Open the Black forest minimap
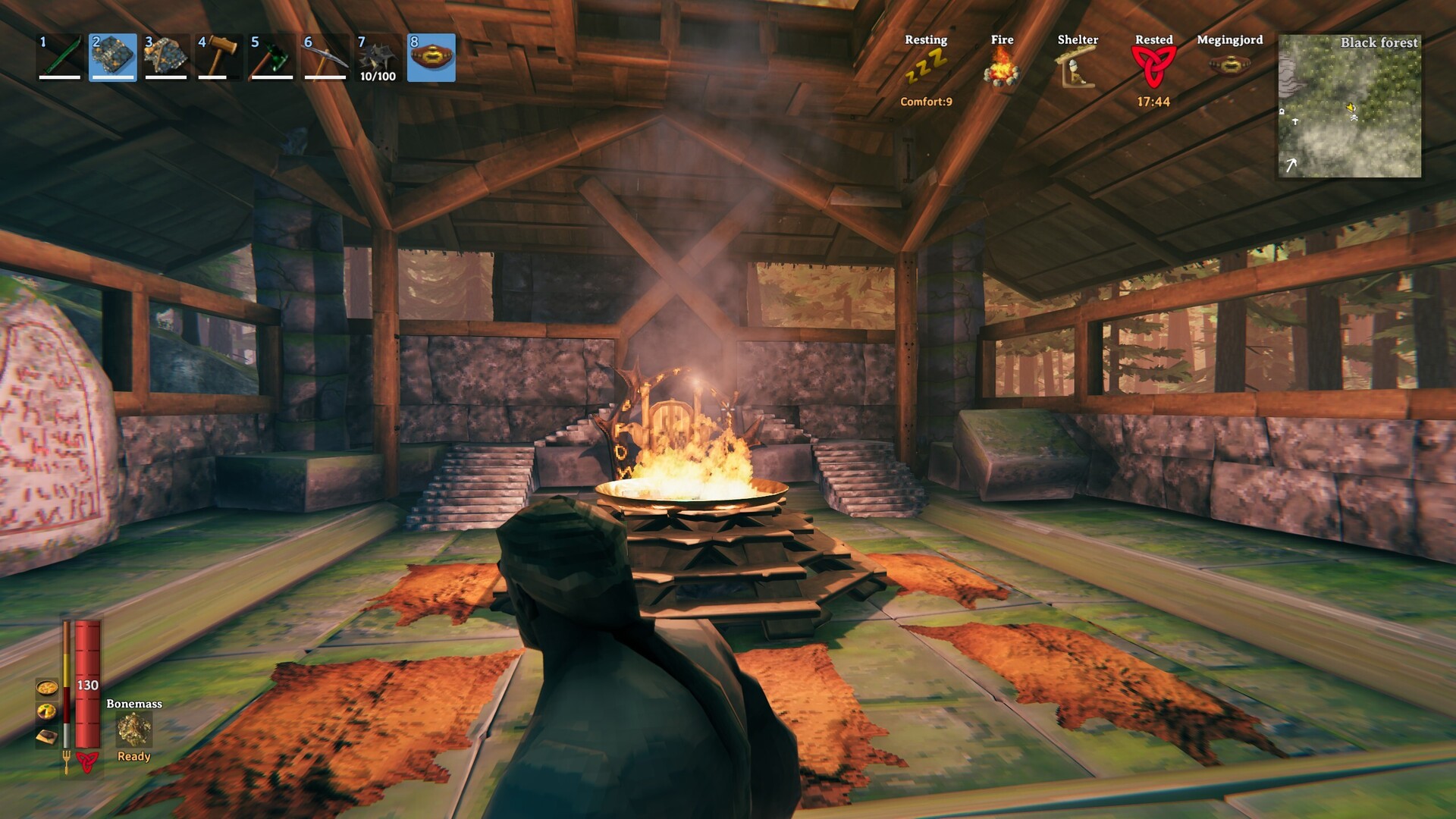 coord(1350,106)
